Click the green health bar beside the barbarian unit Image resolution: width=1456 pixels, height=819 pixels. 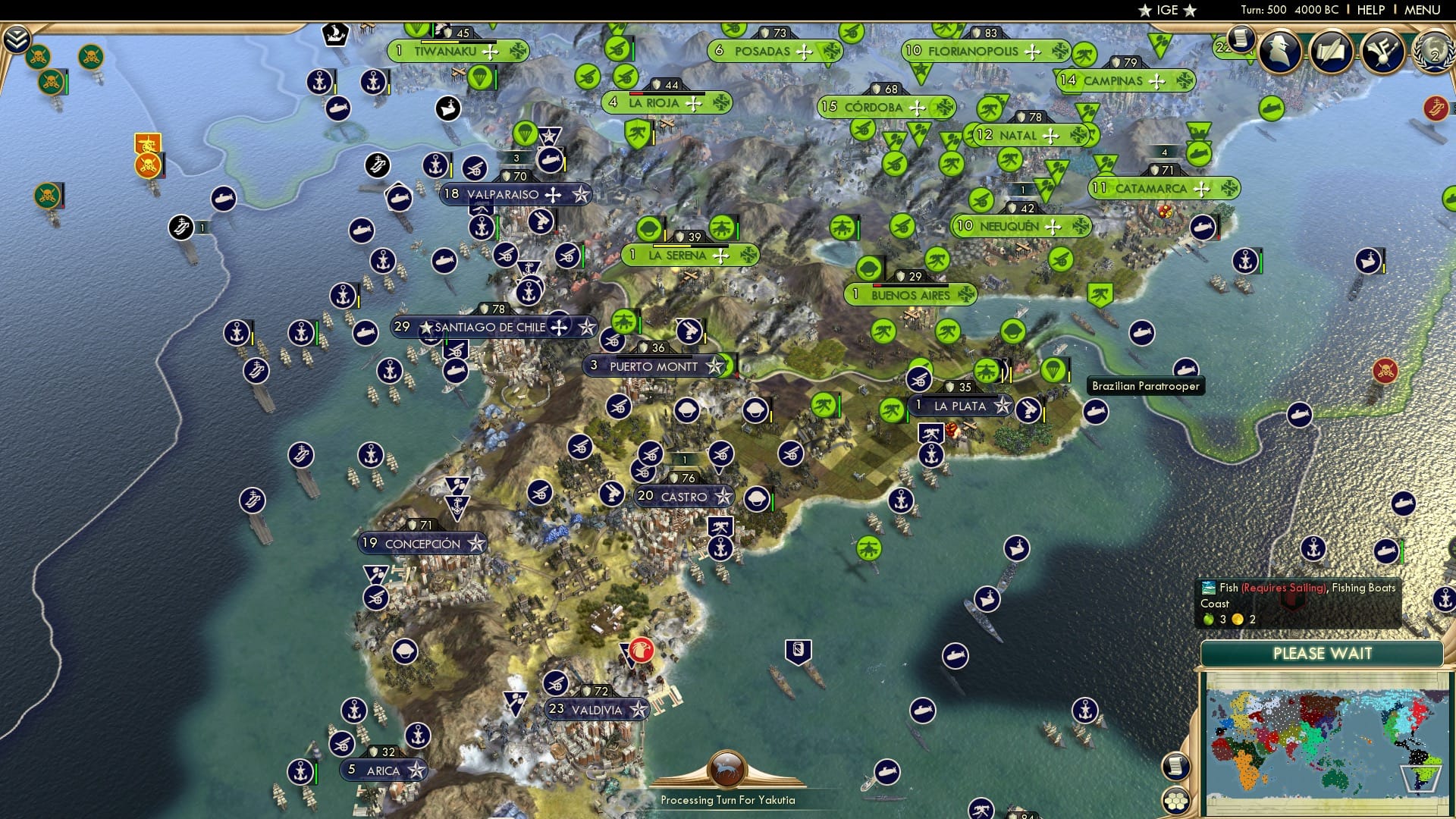(x=67, y=82)
